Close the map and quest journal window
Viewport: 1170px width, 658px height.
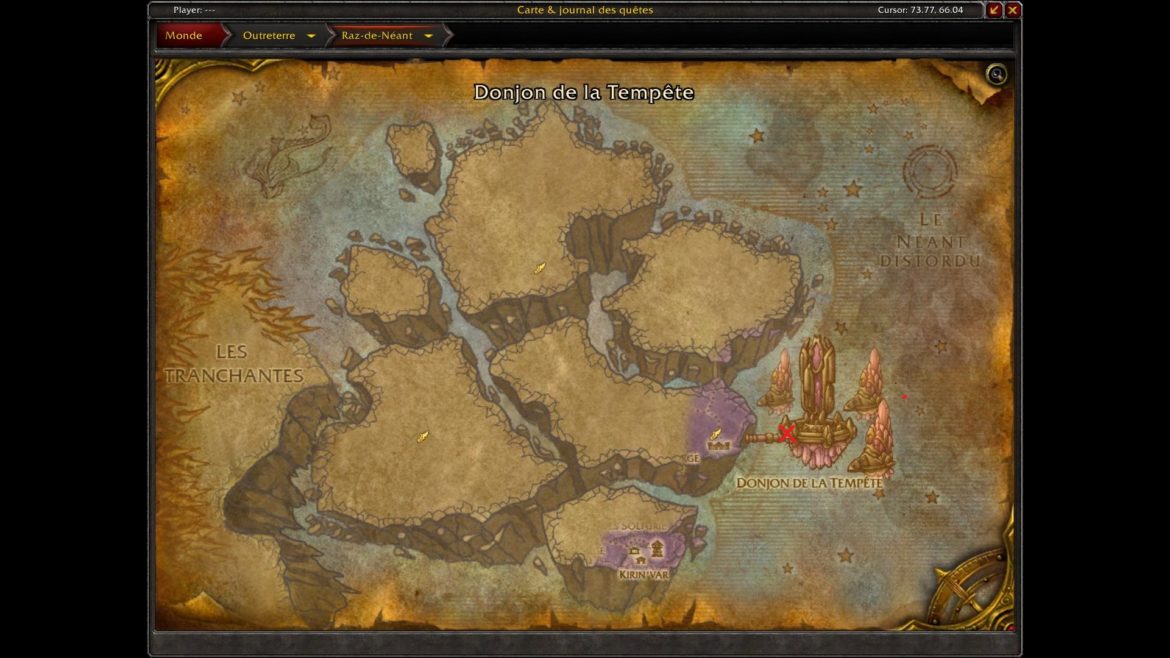pos(1013,10)
